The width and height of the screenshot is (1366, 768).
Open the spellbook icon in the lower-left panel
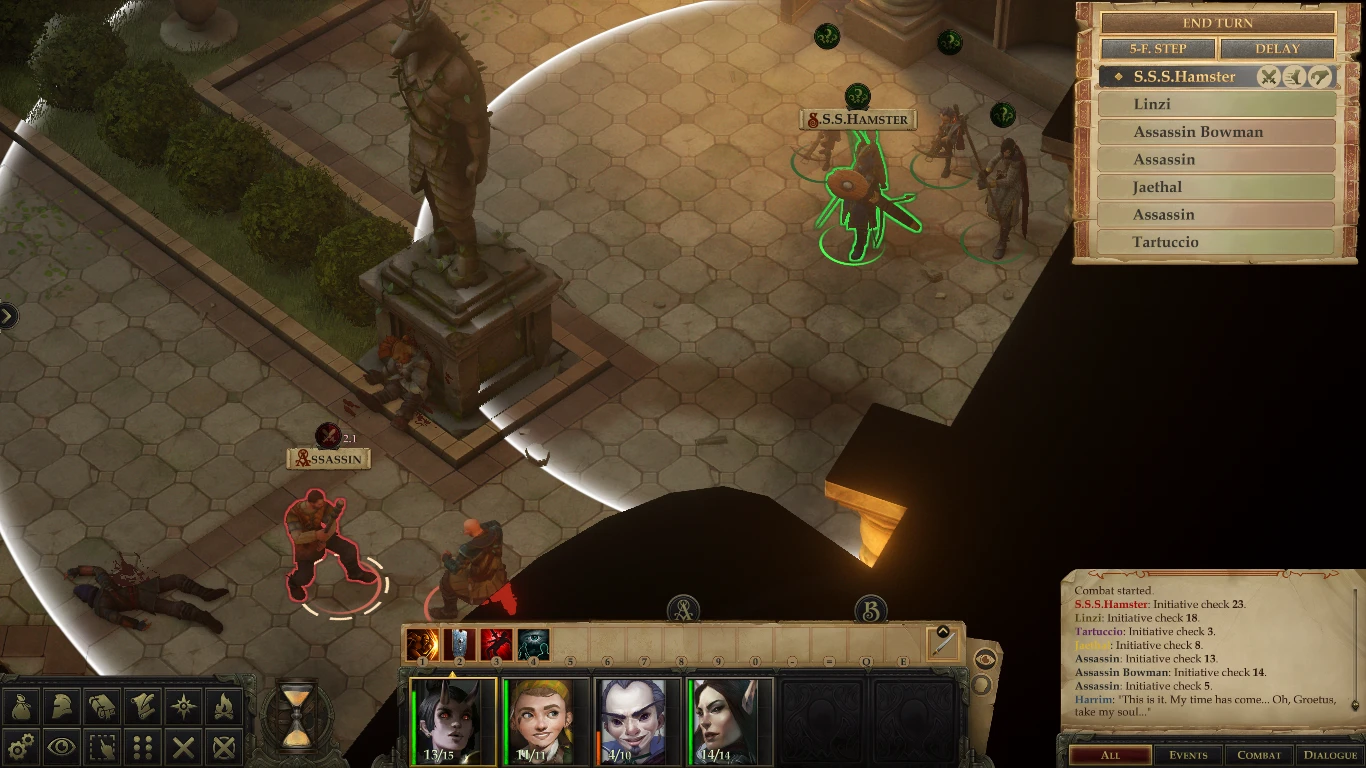pos(104,705)
